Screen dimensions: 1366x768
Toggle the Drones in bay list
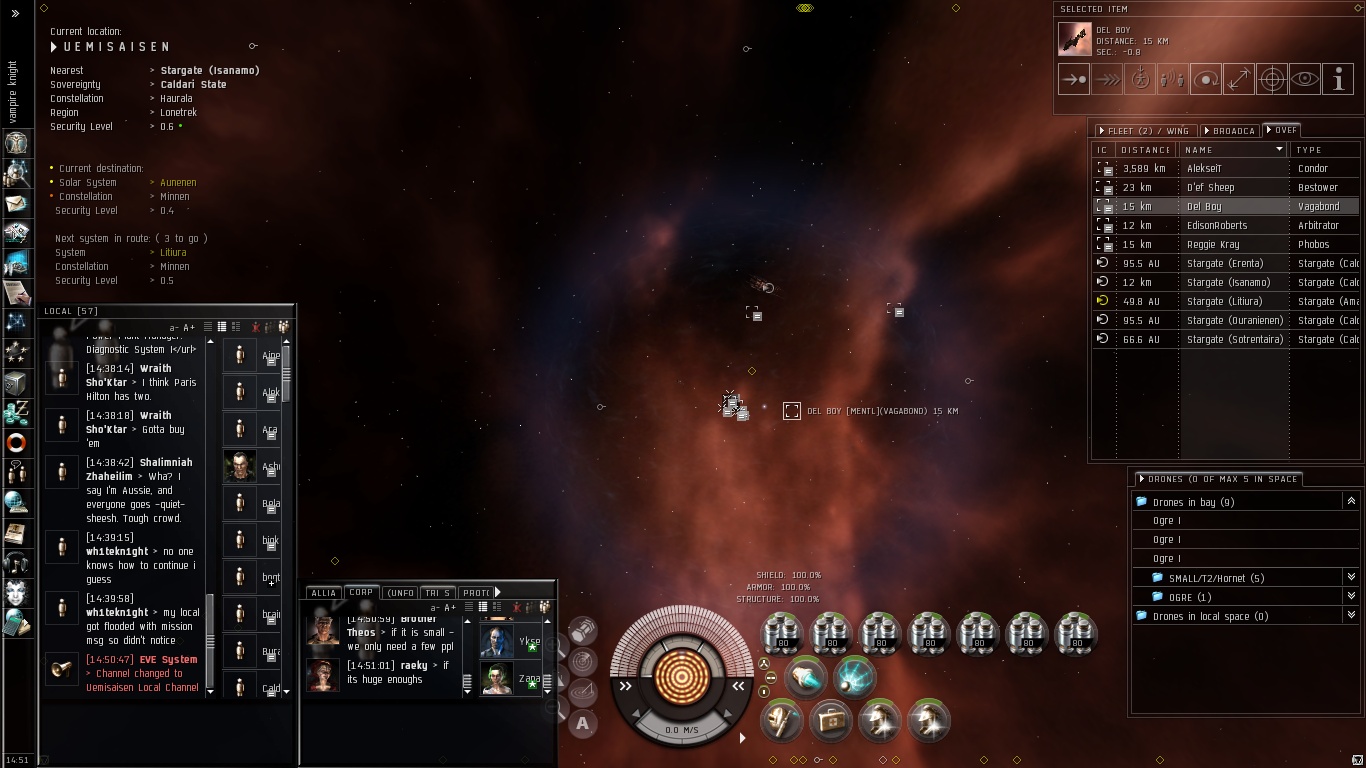tap(1351, 502)
